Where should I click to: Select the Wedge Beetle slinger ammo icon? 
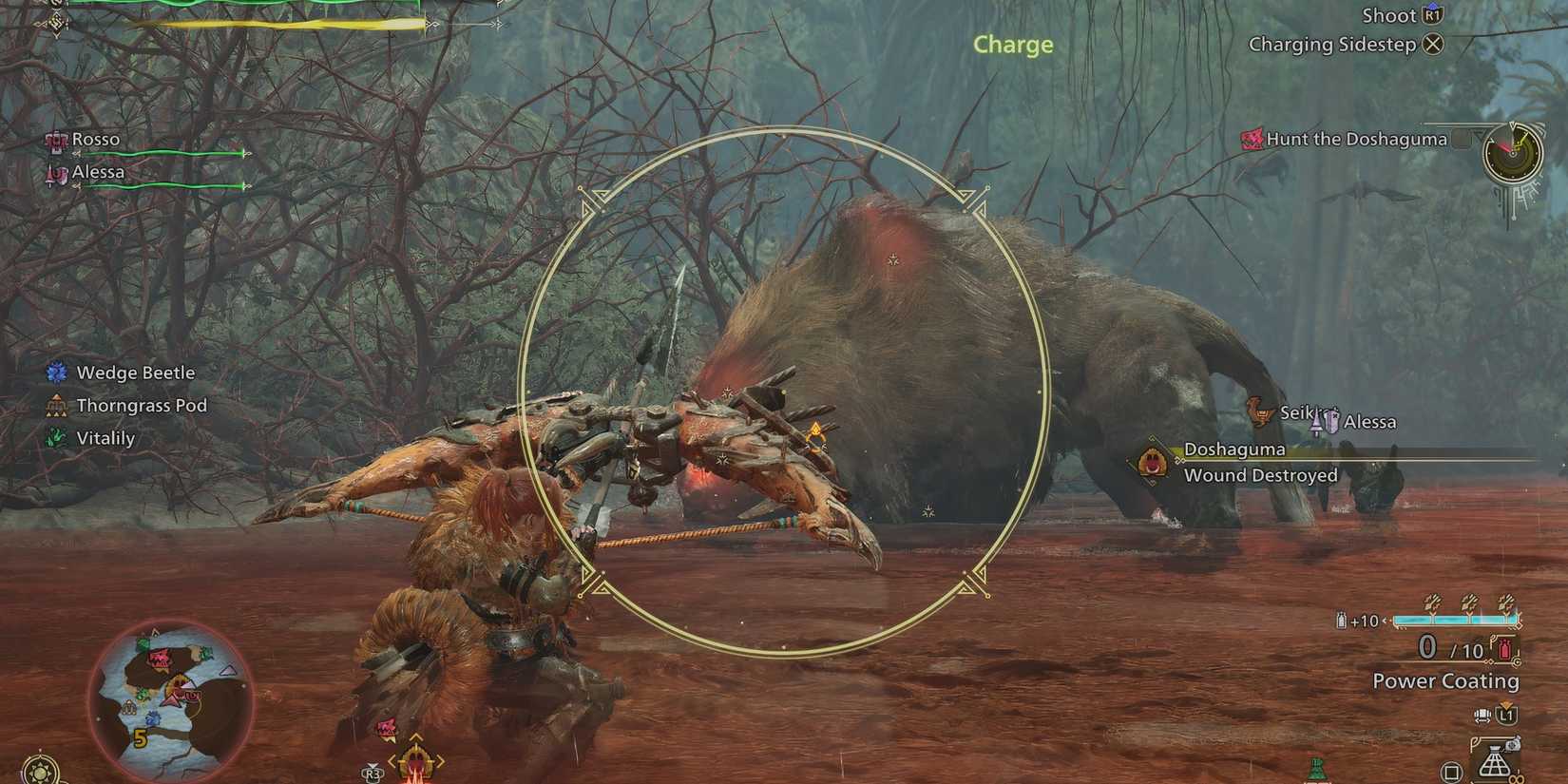57,373
